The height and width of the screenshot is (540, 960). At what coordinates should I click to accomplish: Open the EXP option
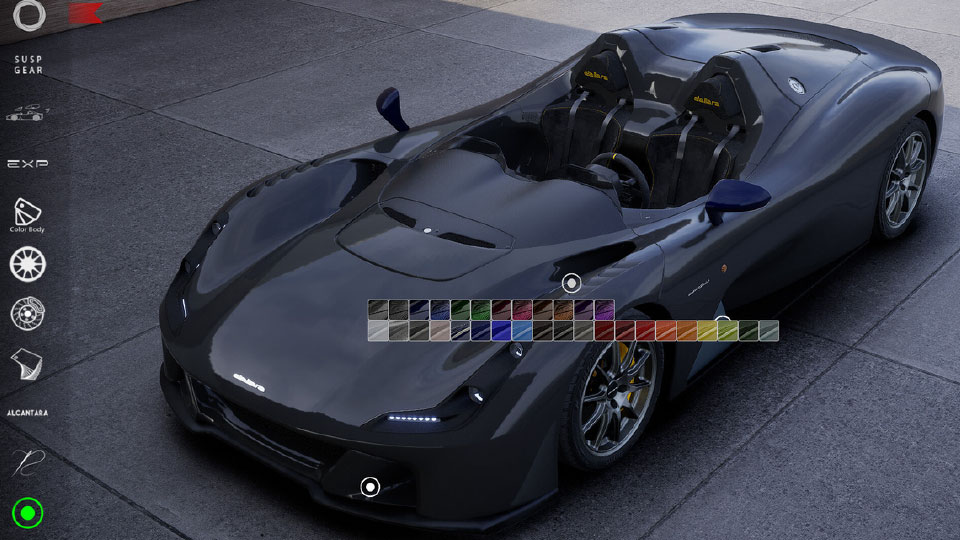[28, 163]
